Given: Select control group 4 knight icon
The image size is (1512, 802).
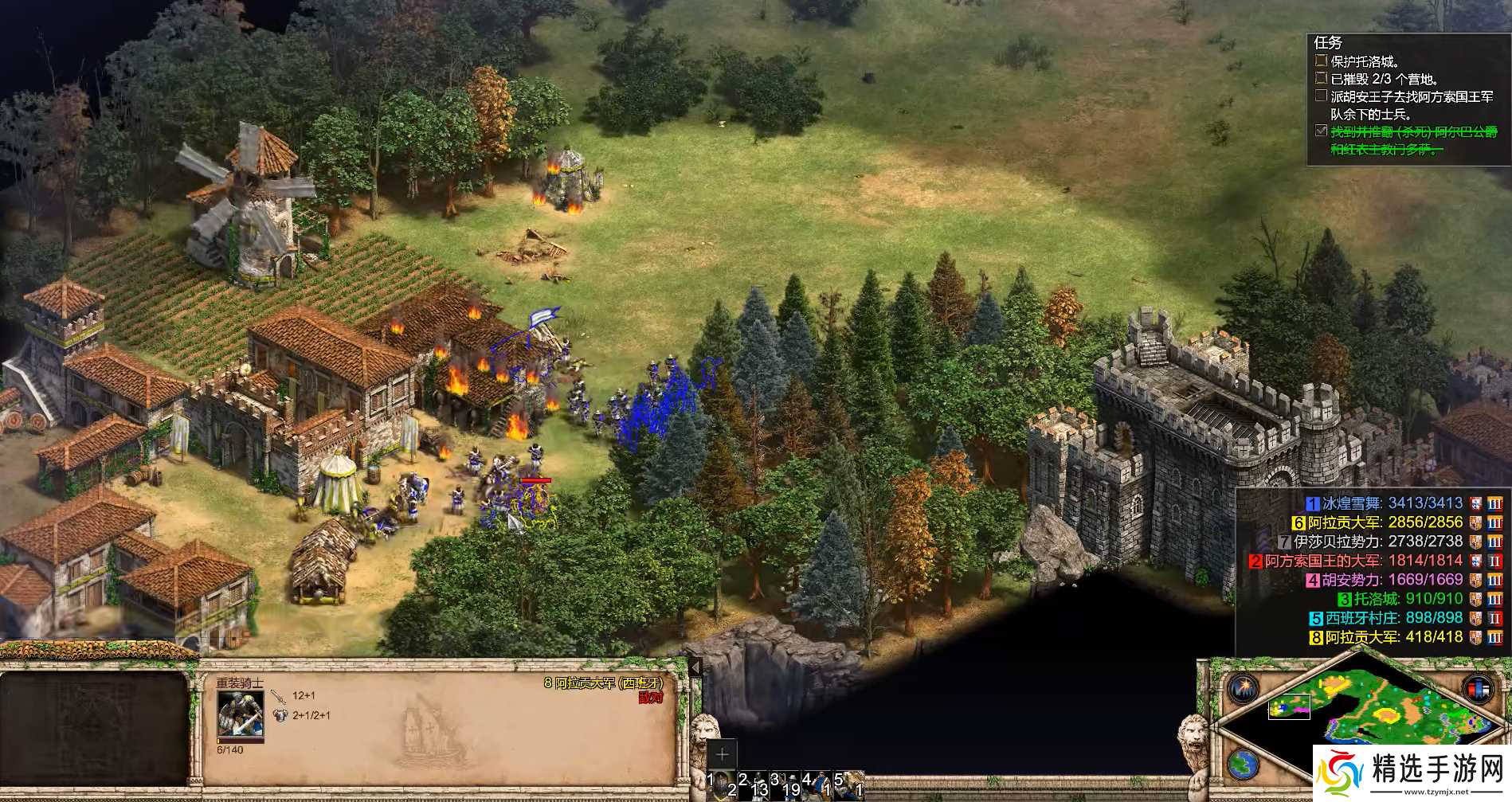Looking at the screenshot, I should [x=817, y=784].
